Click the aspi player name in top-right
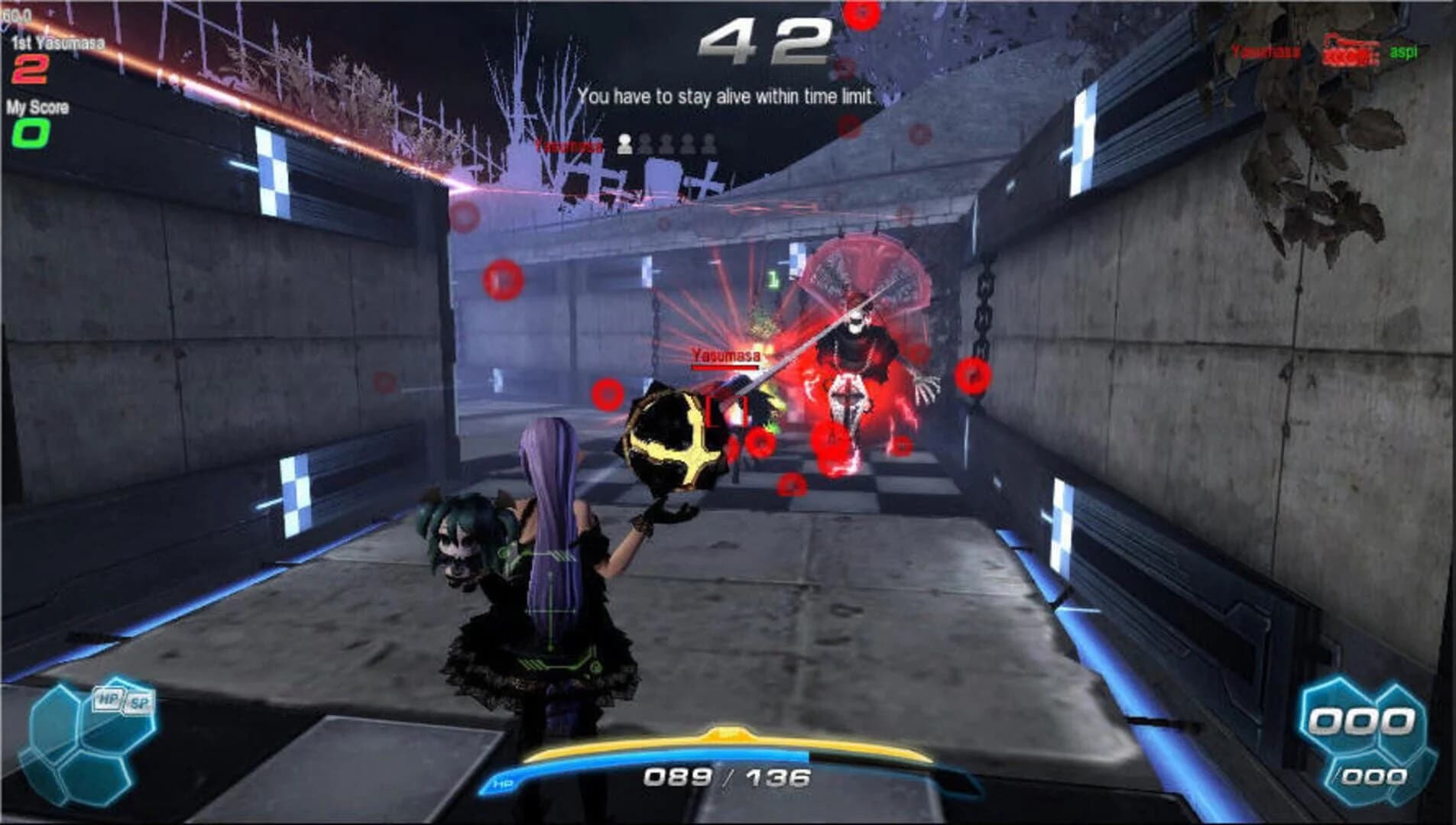 (x=1404, y=52)
